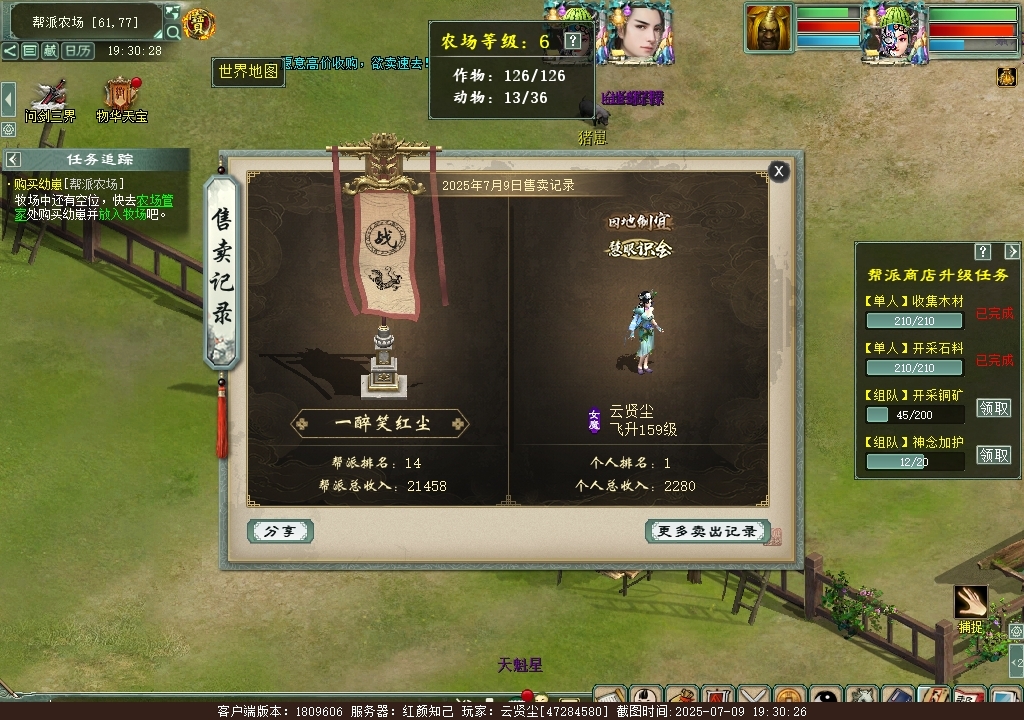The image size is (1024, 720).
Task: Open the gold coin toolbar icon
Action: click(x=790, y=697)
